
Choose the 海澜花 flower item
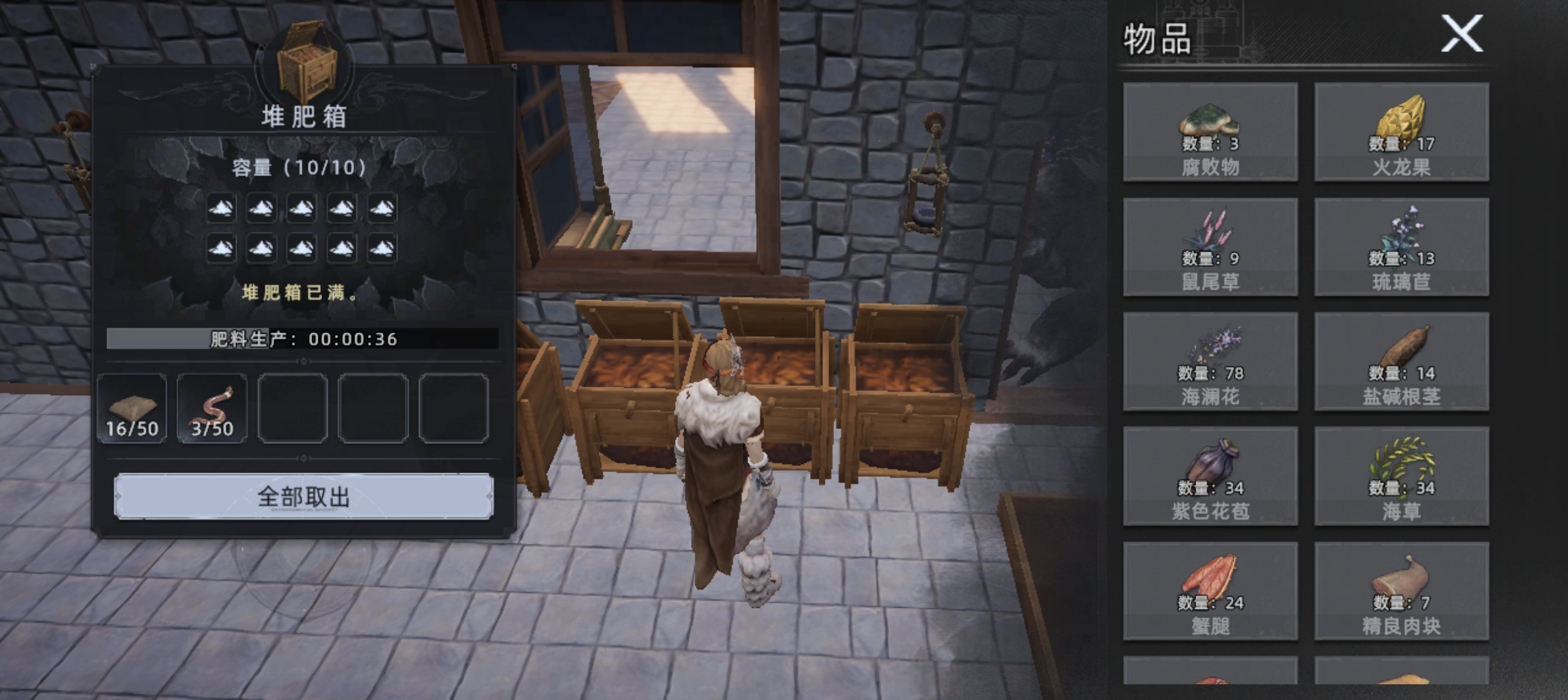click(x=1210, y=362)
